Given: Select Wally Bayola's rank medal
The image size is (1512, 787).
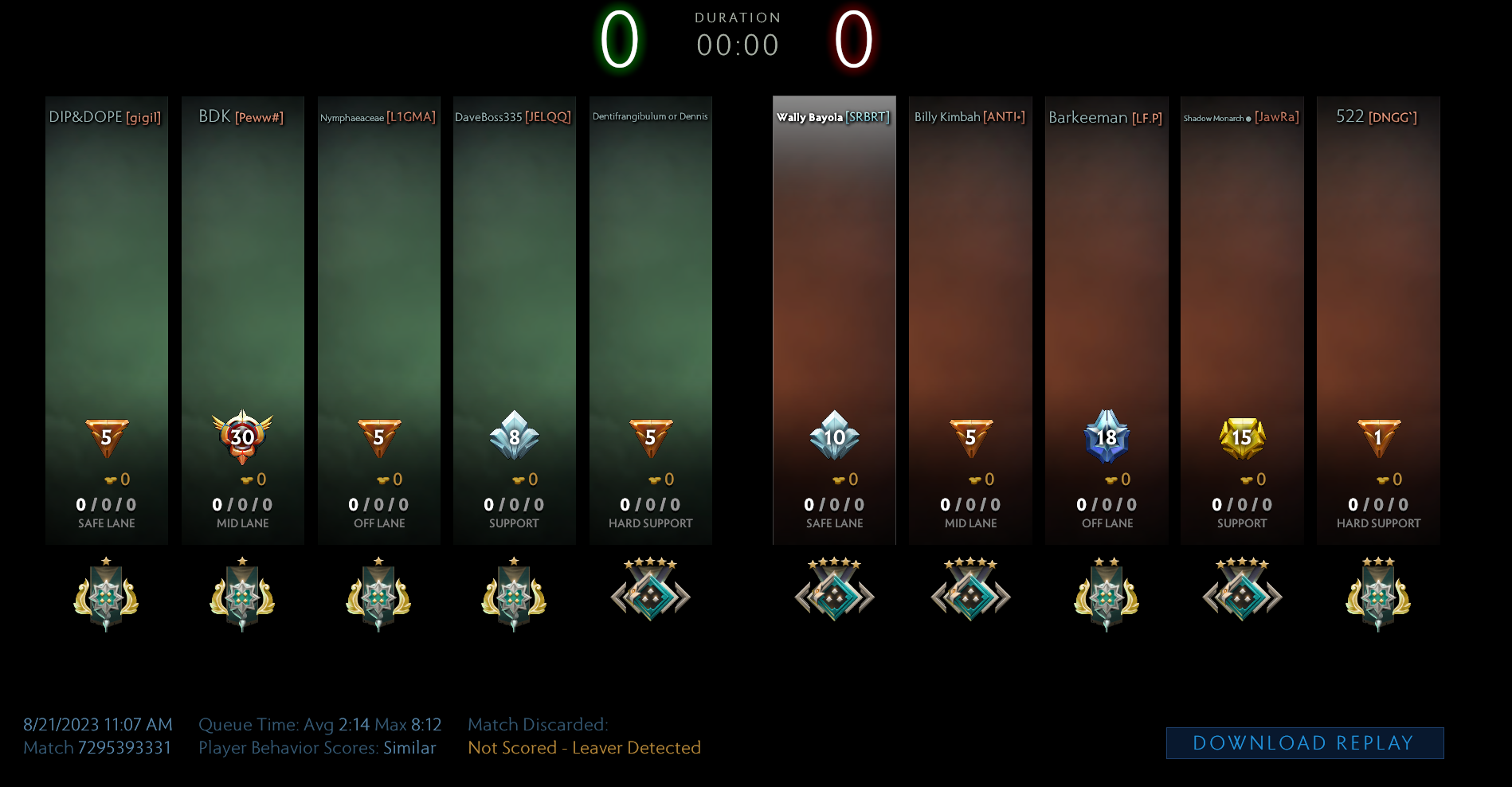Looking at the screenshot, I should [x=834, y=596].
